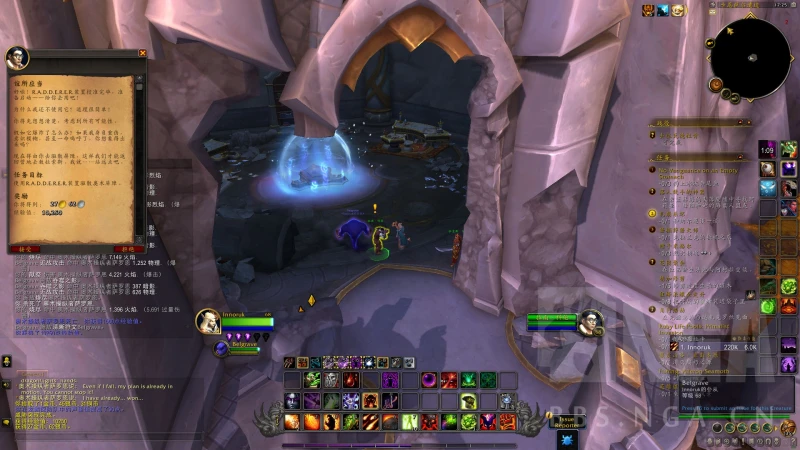Viewport: 800px width, 450px height.
Task: Open the circular minimap
Action: click(x=750, y=58)
